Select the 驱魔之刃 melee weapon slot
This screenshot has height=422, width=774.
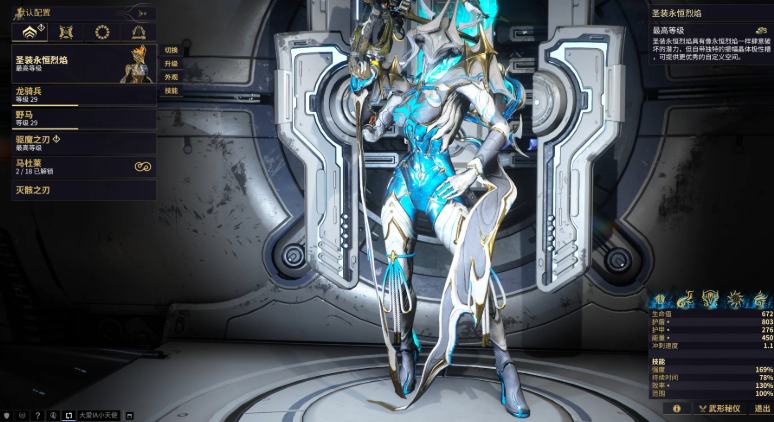point(78,142)
